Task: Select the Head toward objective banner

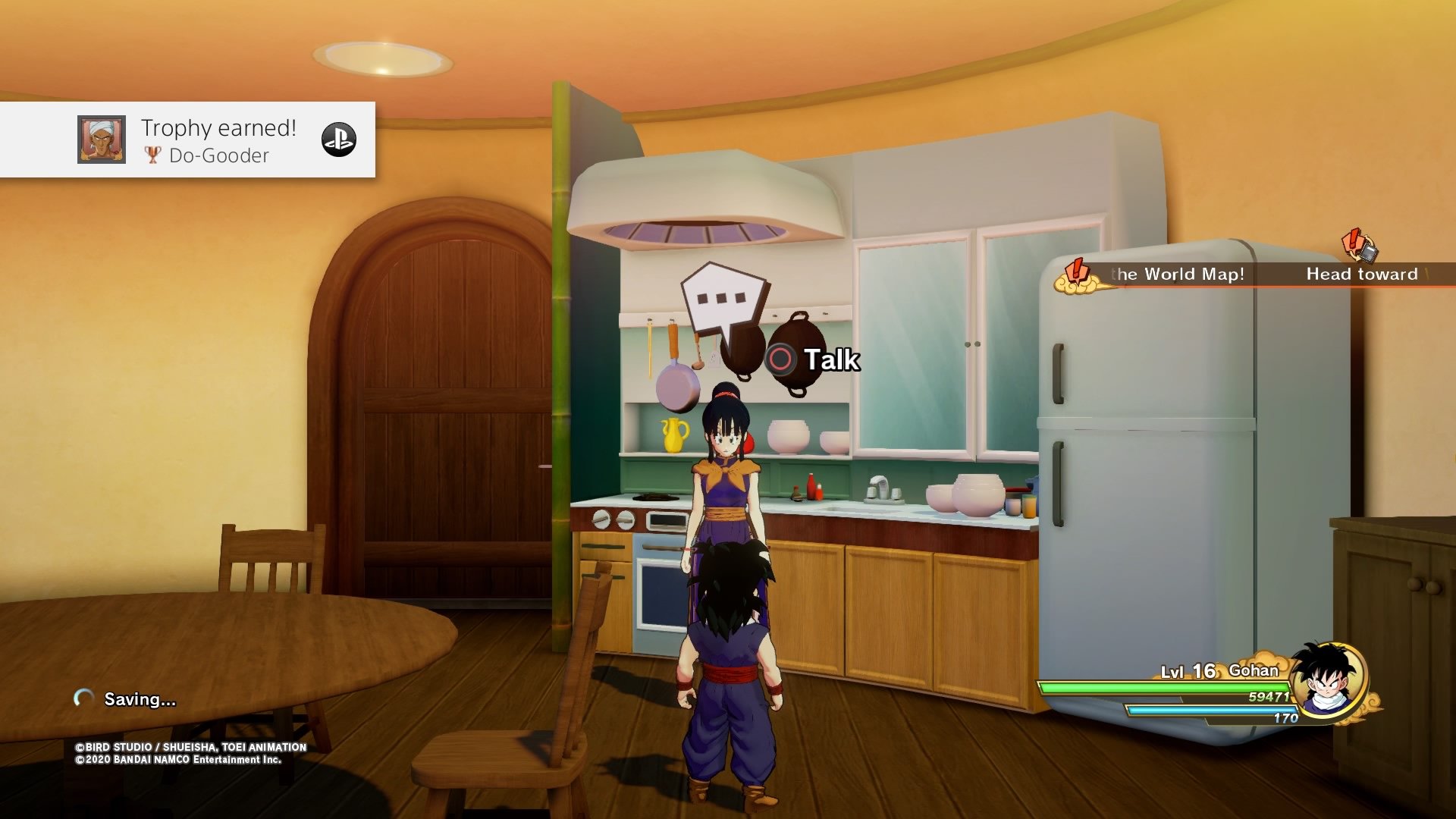Action: pyautogui.click(x=1365, y=274)
